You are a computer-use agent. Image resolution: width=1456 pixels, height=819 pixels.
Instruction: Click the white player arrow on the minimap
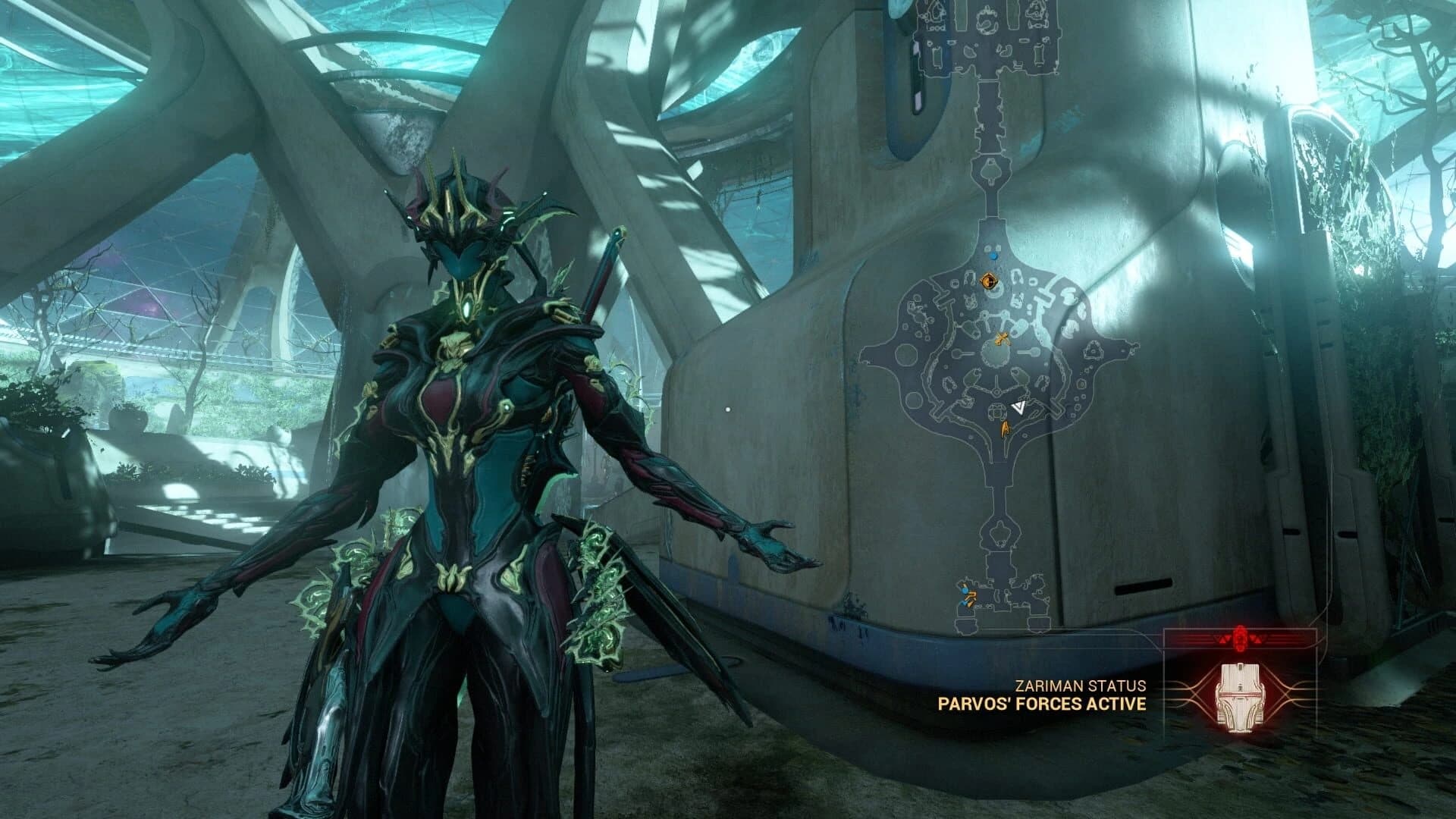[1019, 407]
